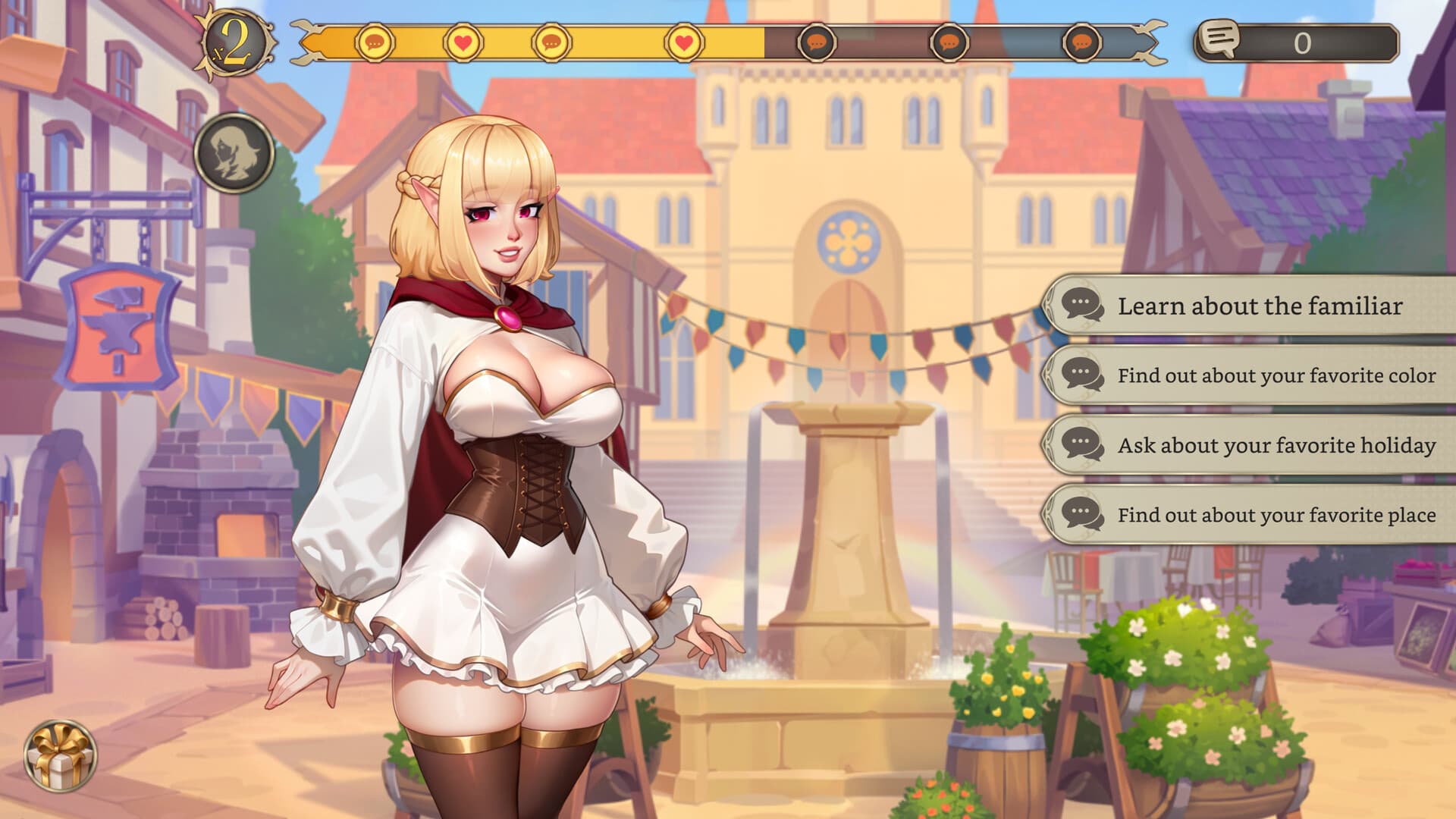Screen dimensions: 1456x819
Task: Toggle the x2 speed multiplier badge
Action: (x=236, y=43)
